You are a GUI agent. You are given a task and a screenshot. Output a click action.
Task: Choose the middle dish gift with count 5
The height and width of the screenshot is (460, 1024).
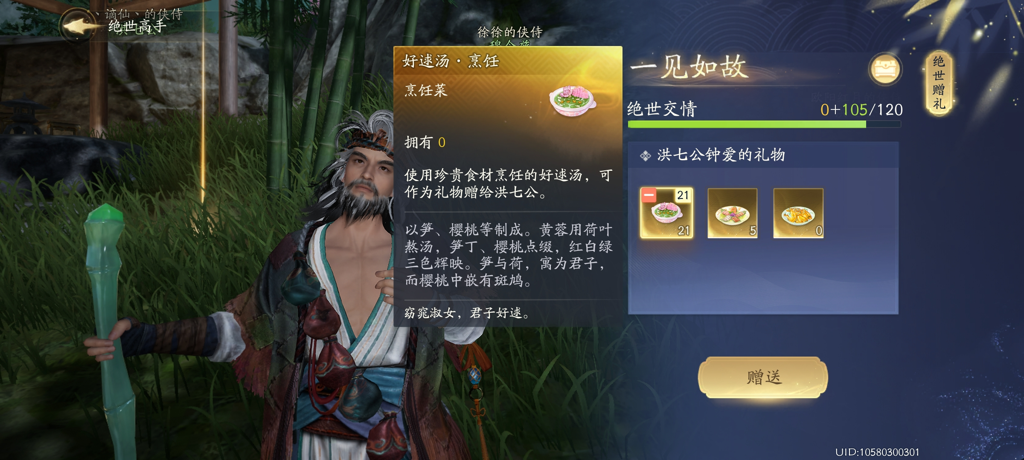point(732,213)
